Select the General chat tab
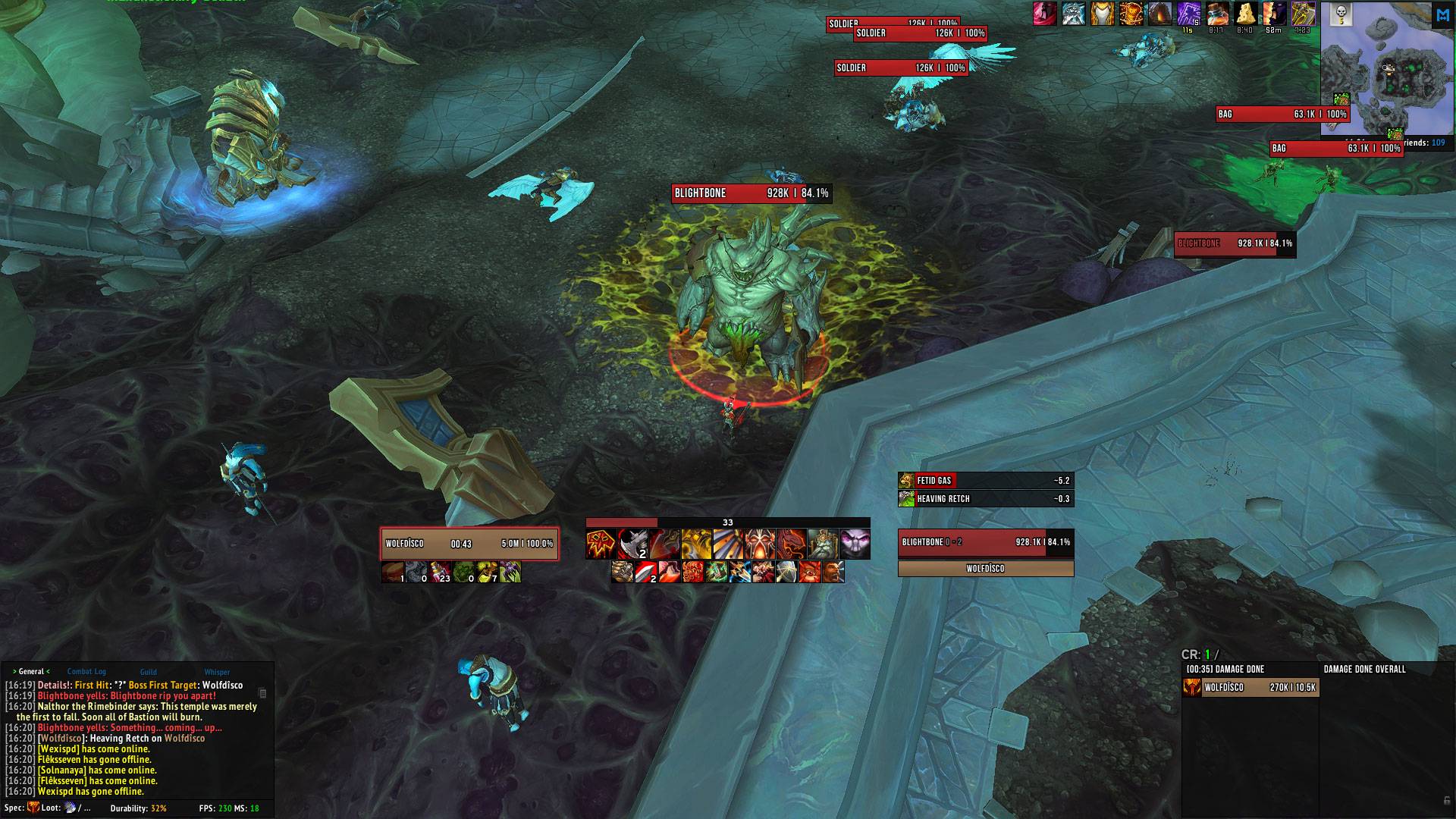The width and height of the screenshot is (1456, 819). 31,671
